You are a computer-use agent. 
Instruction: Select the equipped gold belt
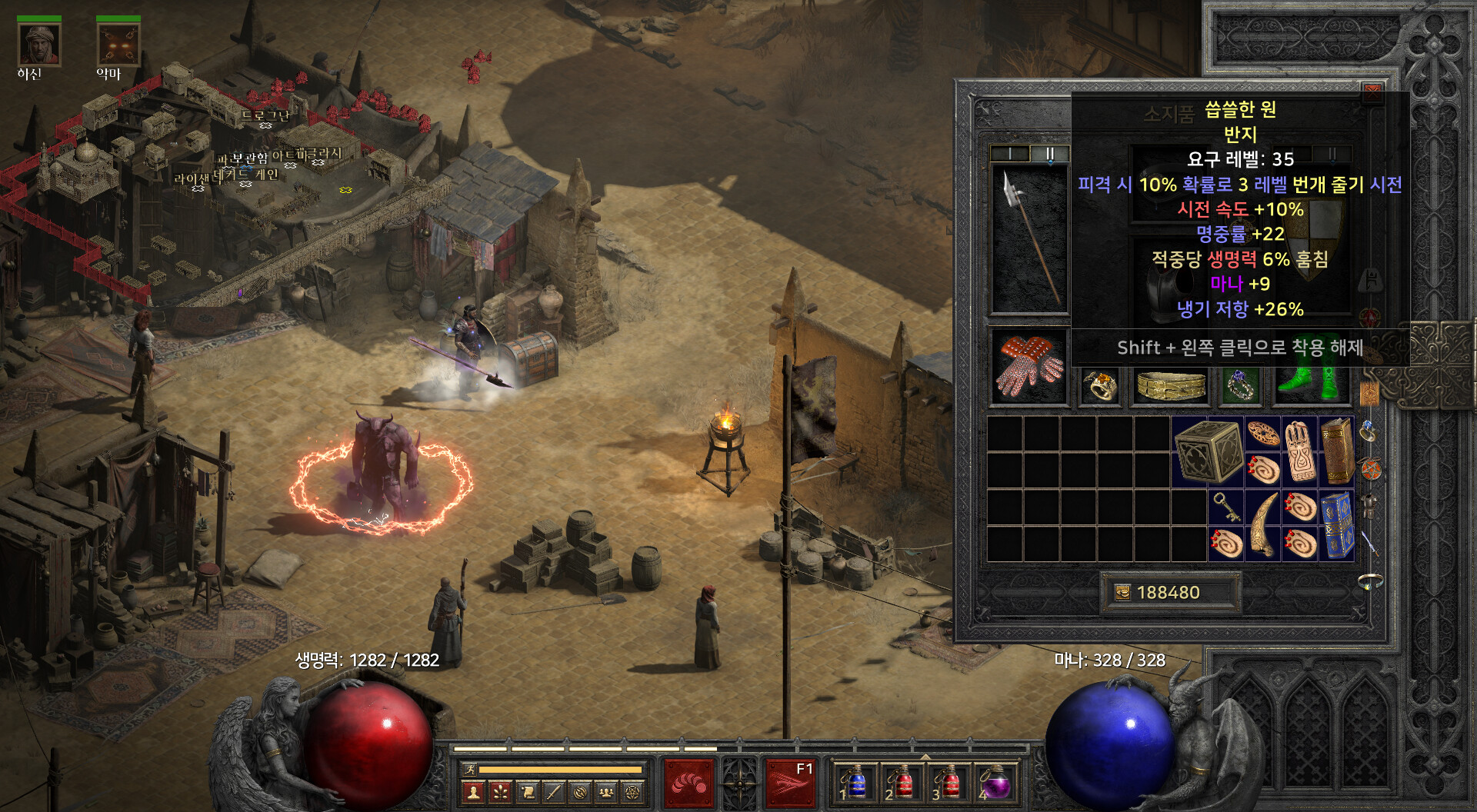1171,385
